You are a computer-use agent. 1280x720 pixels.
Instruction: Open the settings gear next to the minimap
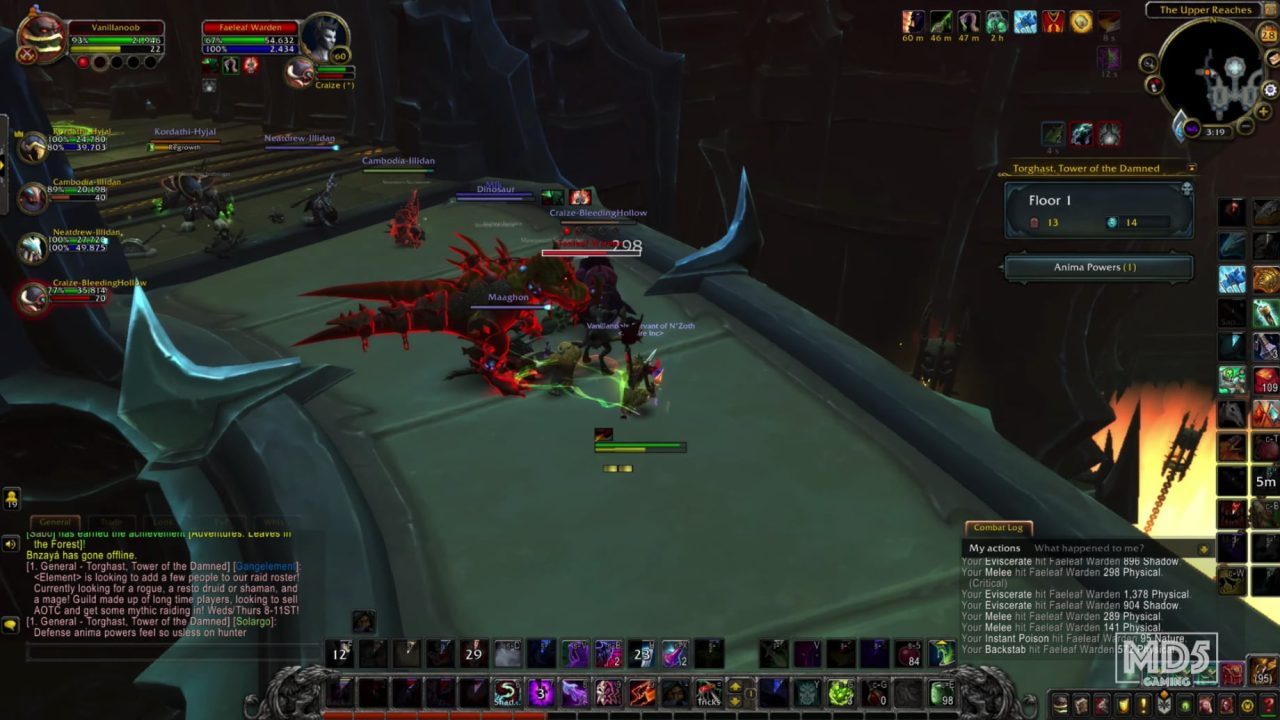click(x=1269, y=90)
